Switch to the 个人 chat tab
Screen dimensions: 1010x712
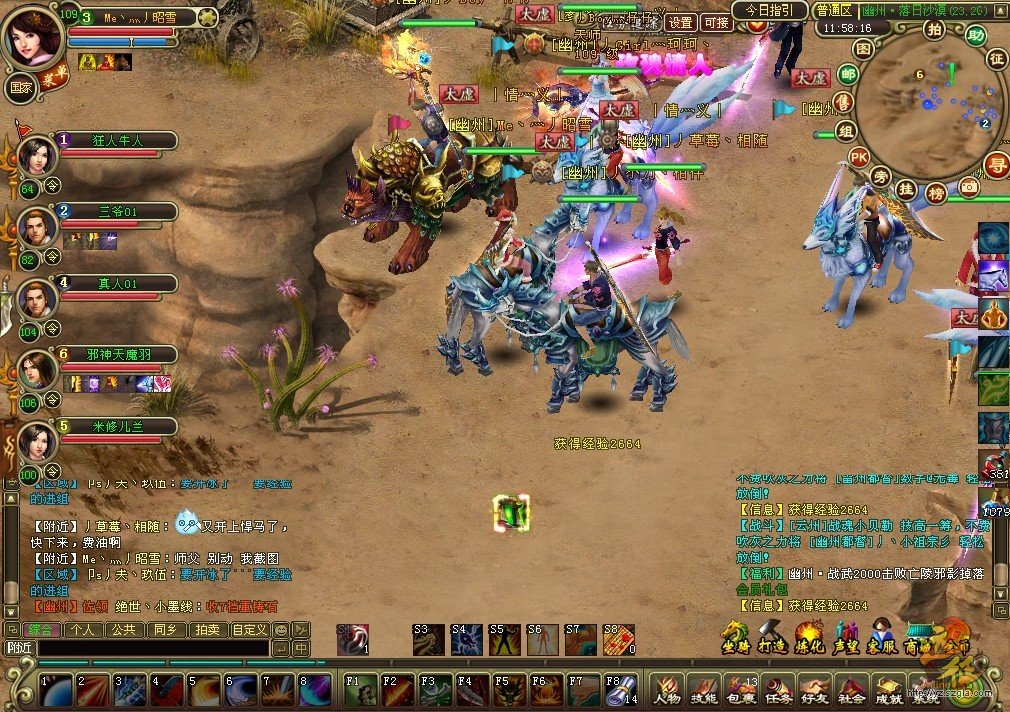click(x=82, y=630)
